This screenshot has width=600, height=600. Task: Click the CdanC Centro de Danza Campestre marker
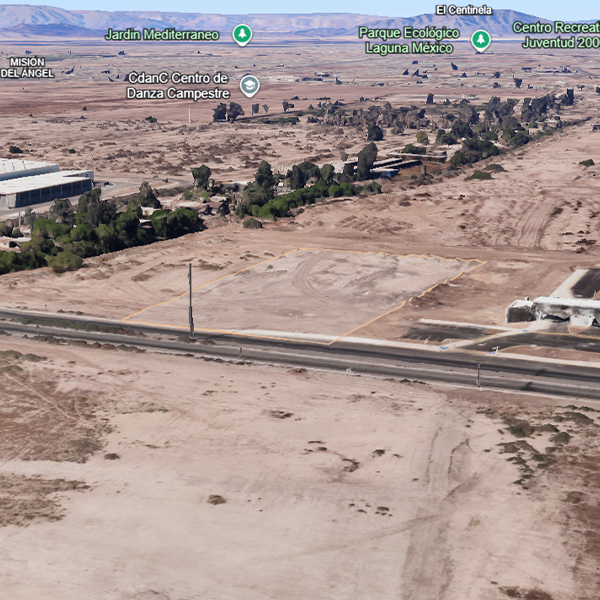click(x=249, y=86)
